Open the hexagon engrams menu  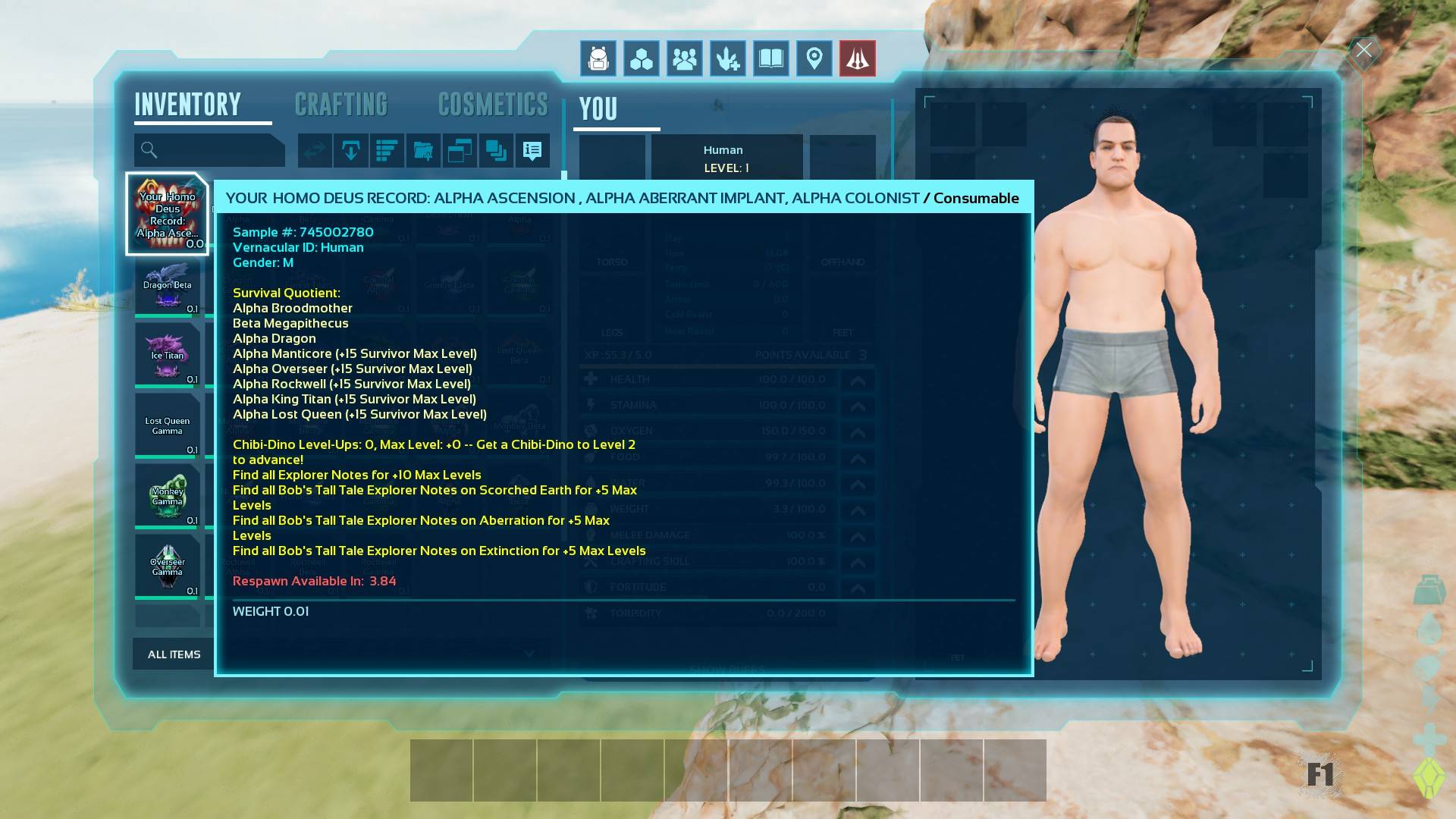click(x=642, y=58)
